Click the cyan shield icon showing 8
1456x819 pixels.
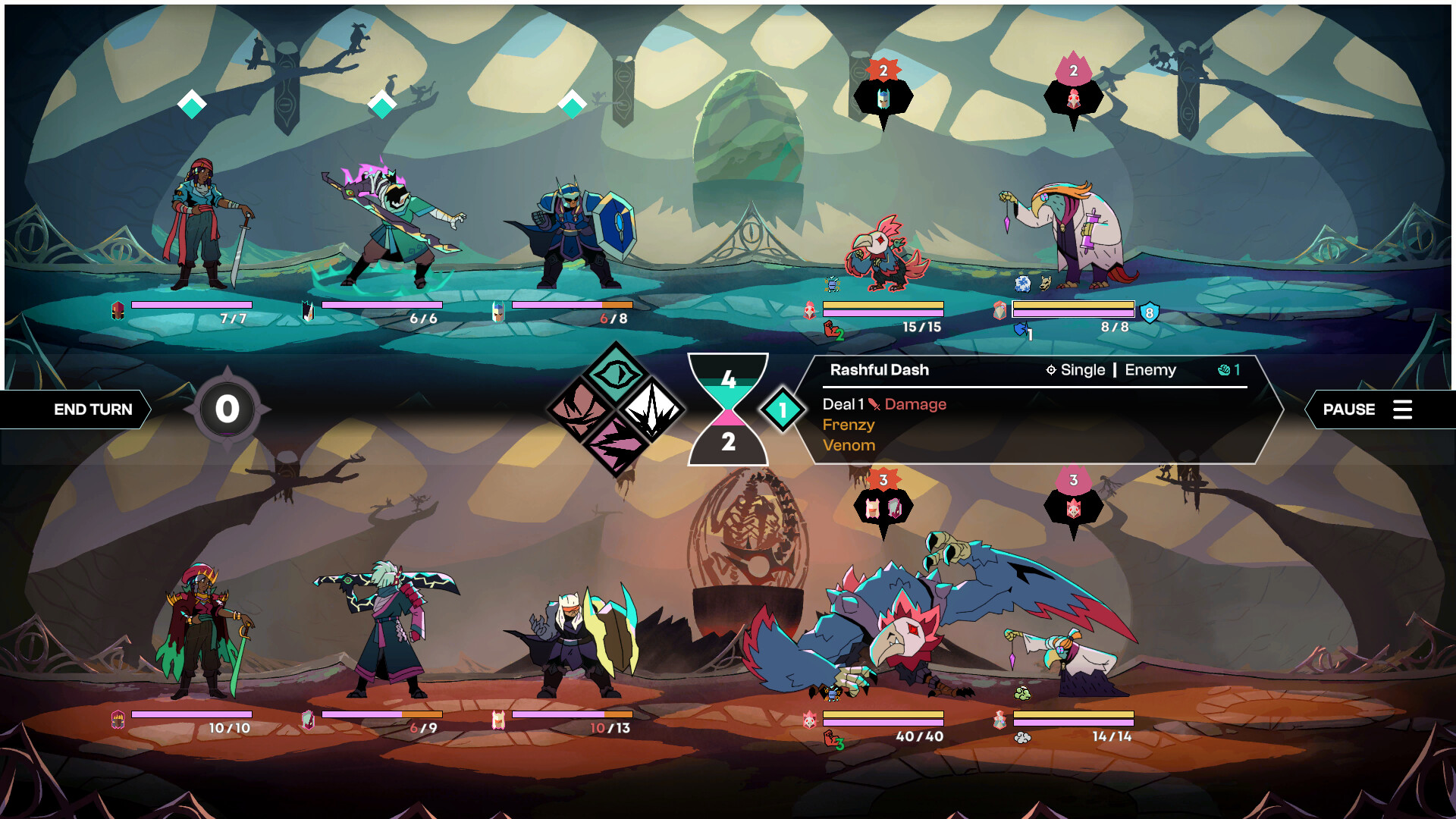pos(1151,311)
